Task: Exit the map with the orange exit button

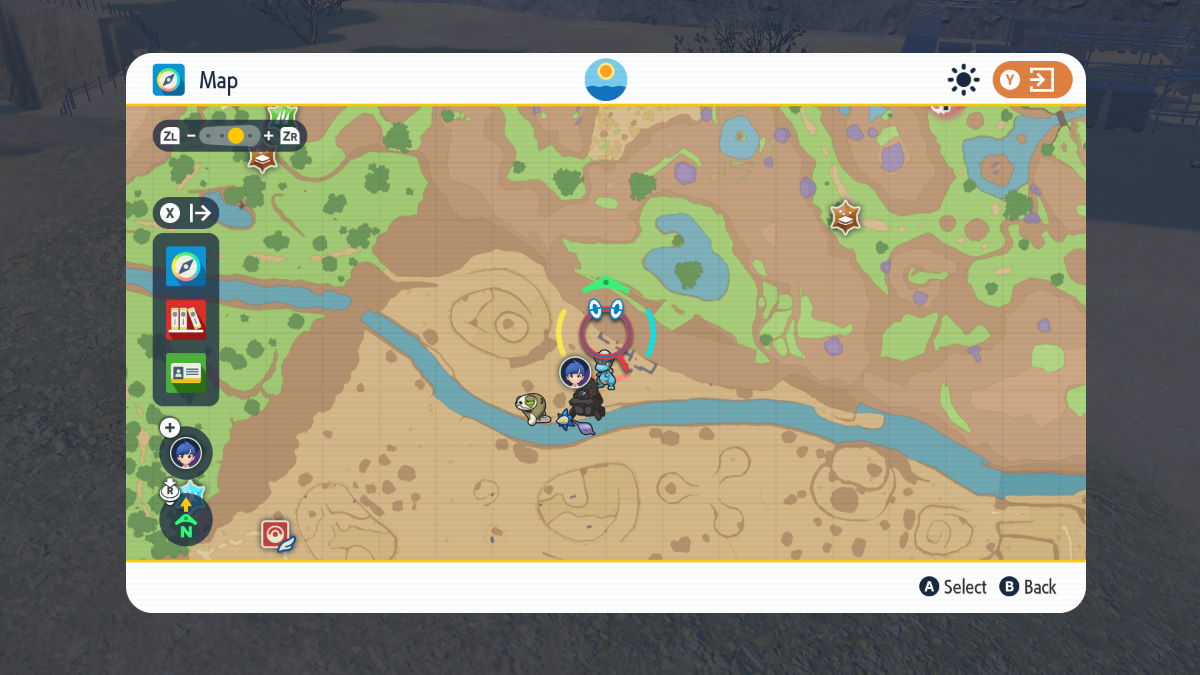Action: (1031, 80)
